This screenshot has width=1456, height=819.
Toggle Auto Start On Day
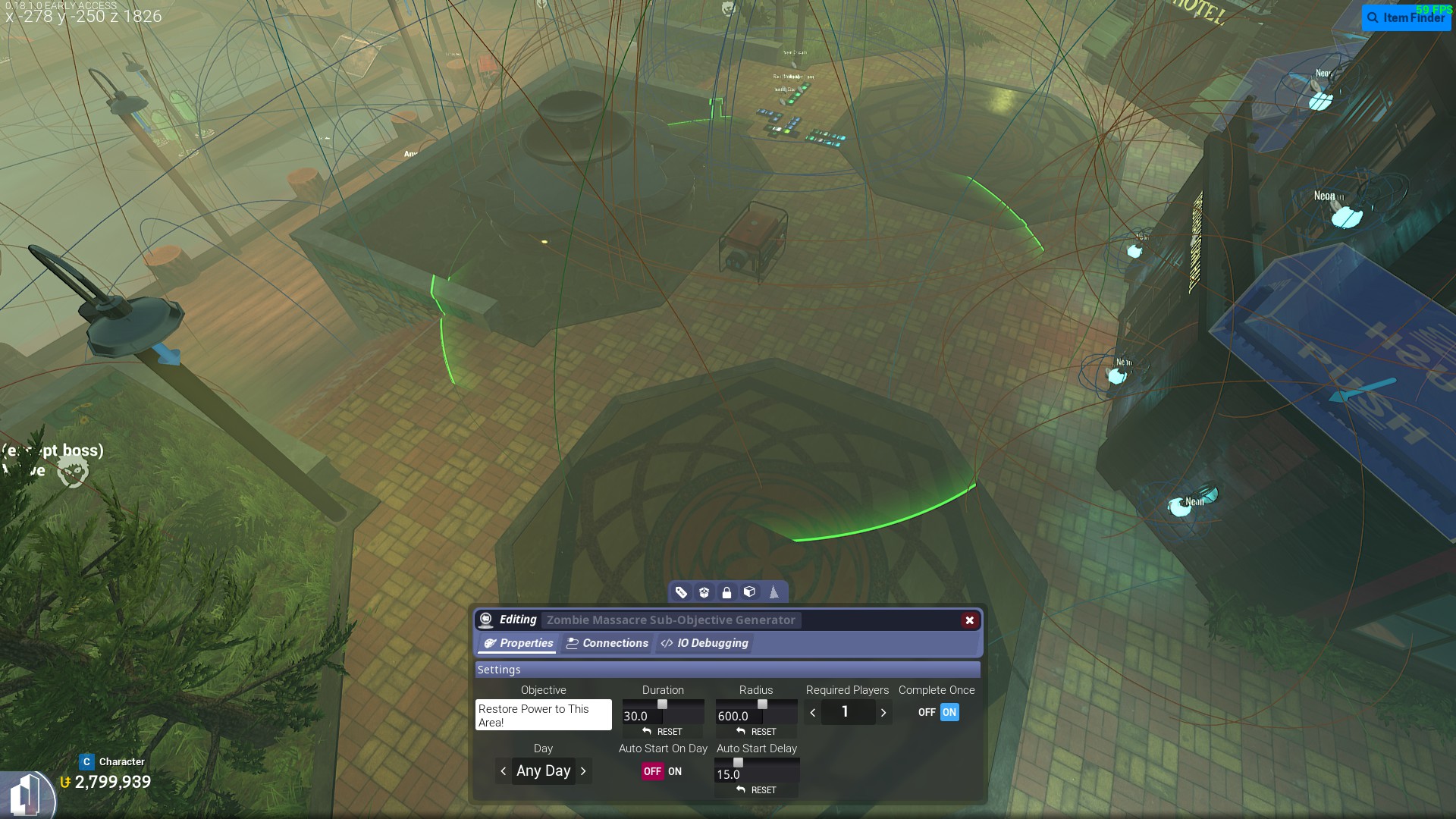point(663,771)
